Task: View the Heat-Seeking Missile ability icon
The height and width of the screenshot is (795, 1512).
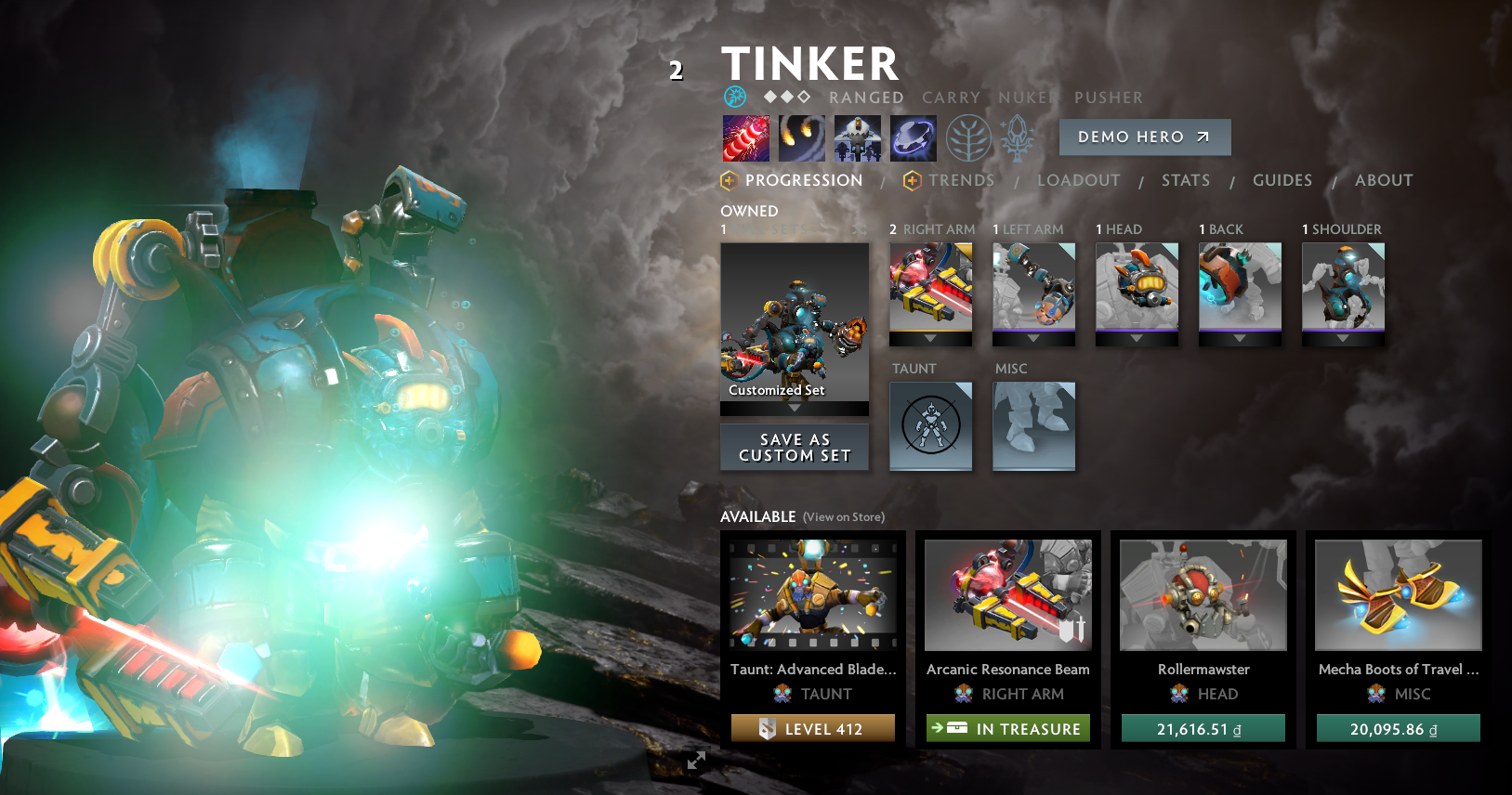Action: pos(801,137)
